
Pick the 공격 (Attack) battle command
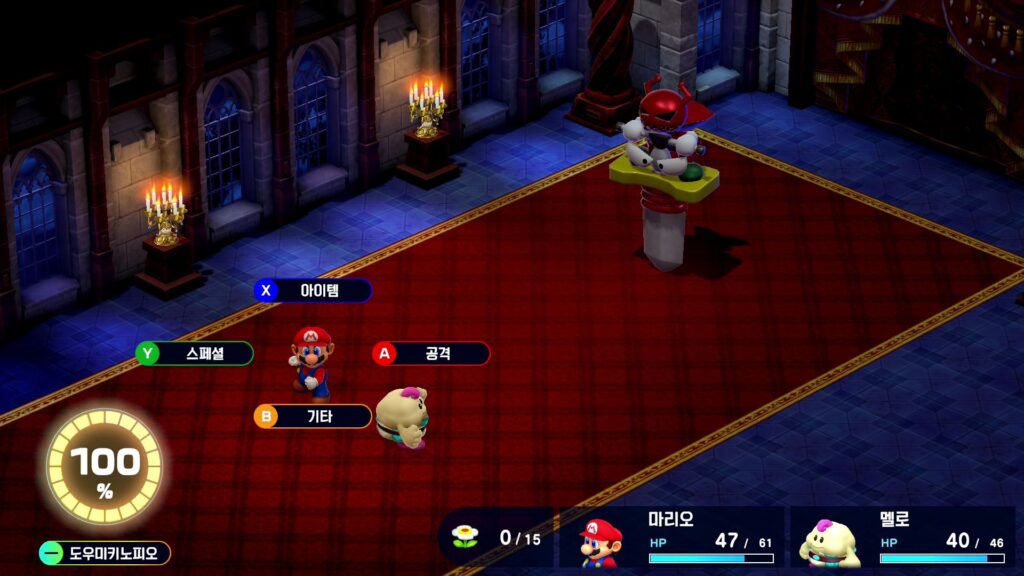pos(431,354)
